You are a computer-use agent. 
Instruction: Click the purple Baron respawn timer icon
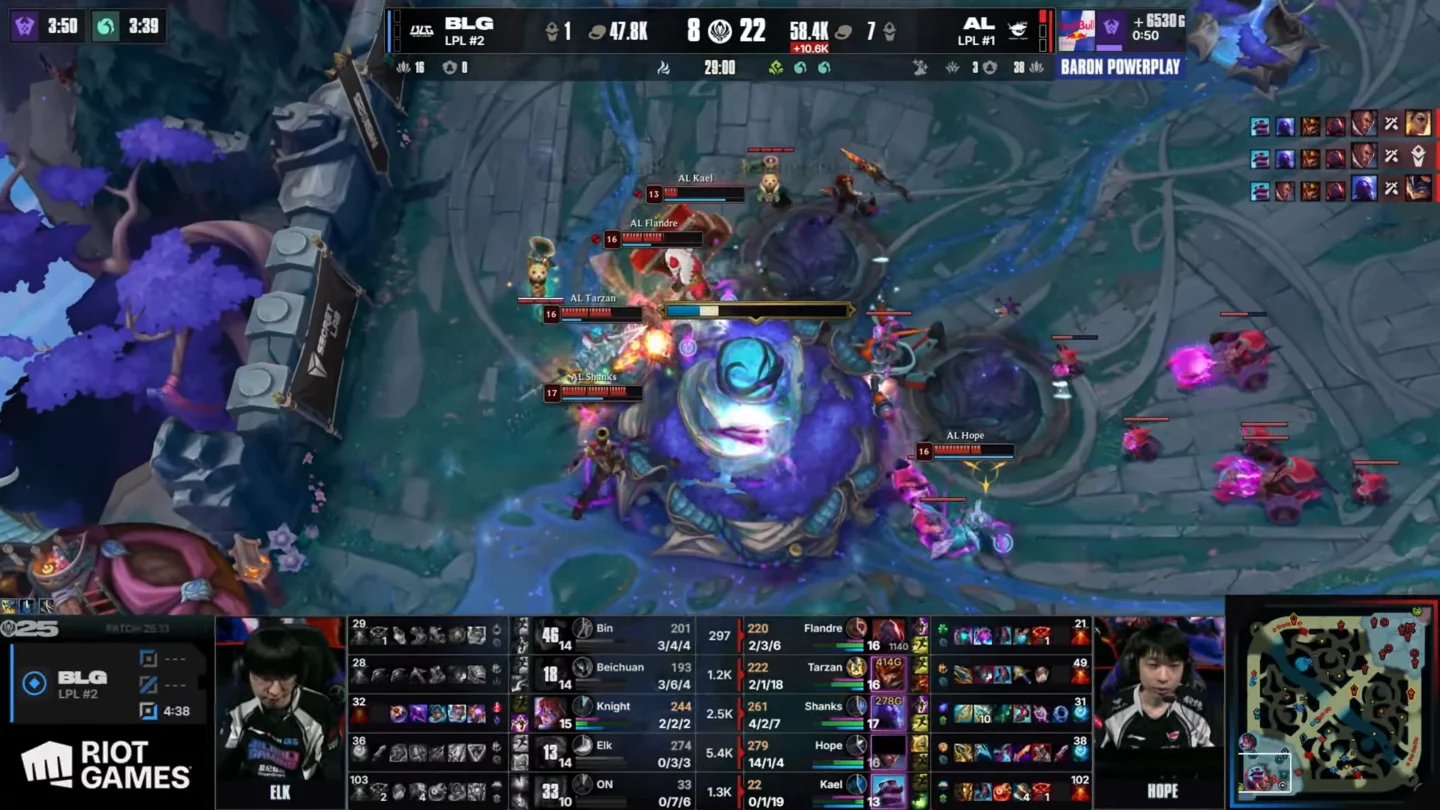click(x=24, y=25)
